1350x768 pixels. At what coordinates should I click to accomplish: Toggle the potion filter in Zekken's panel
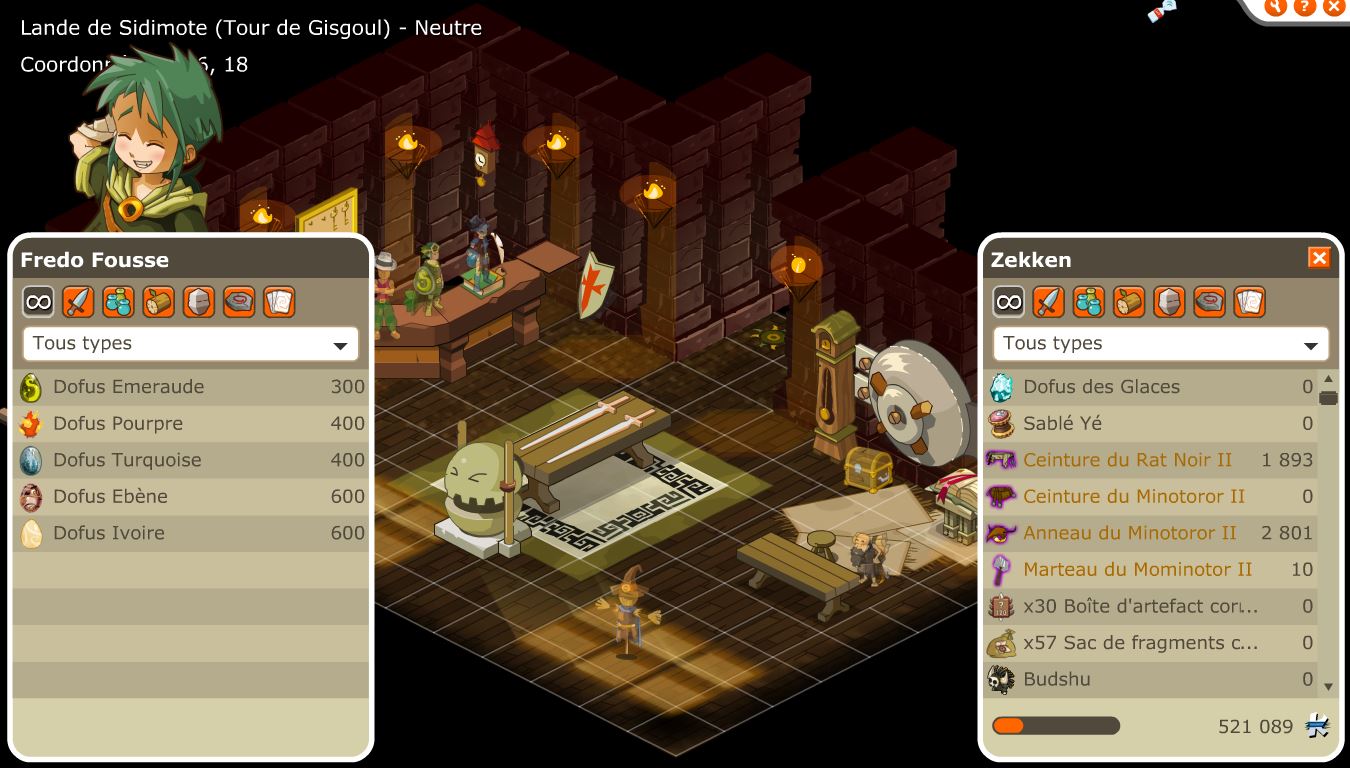[x=1089, y=301]
